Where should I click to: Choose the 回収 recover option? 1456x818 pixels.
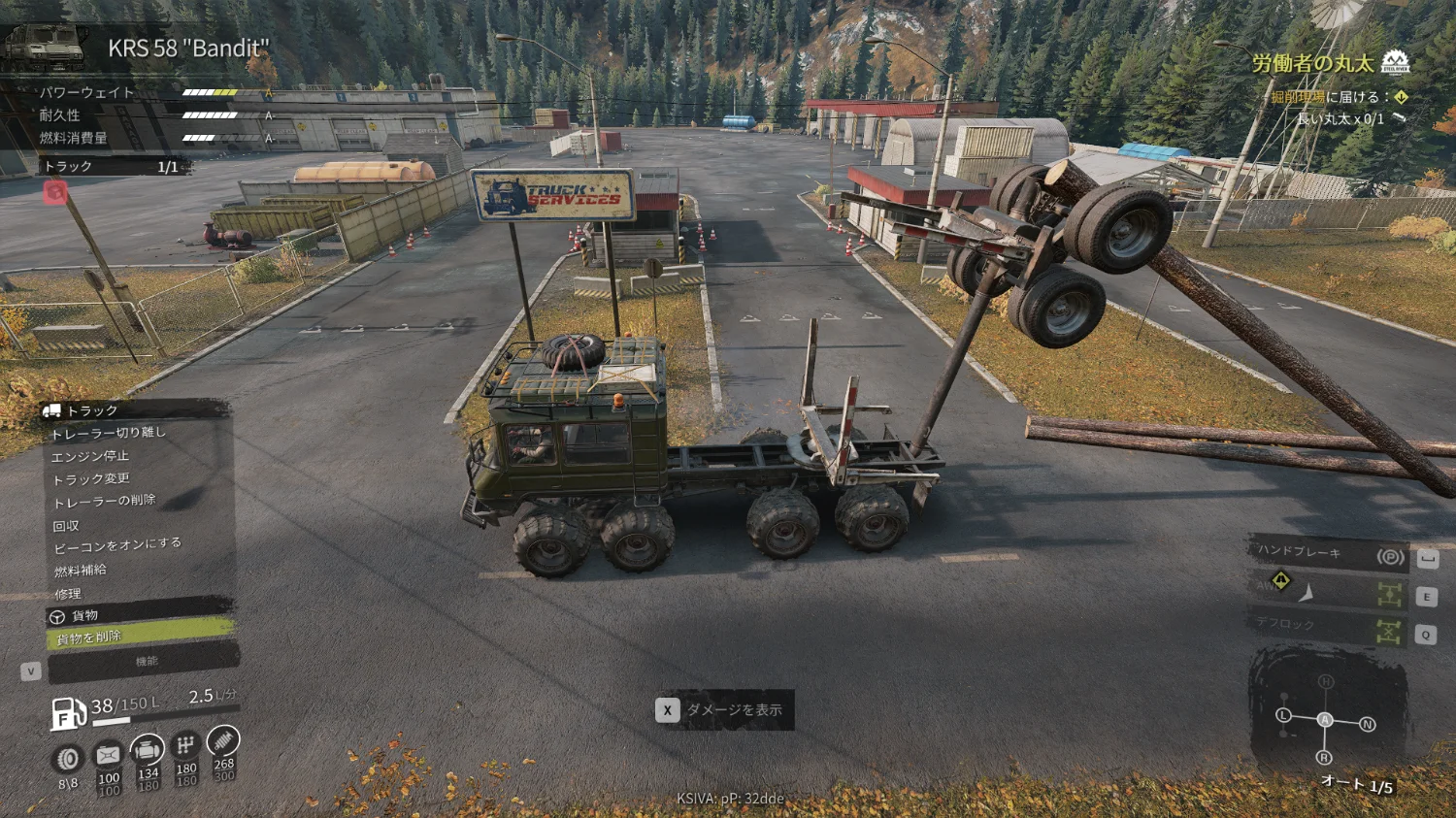coord(66,526)
